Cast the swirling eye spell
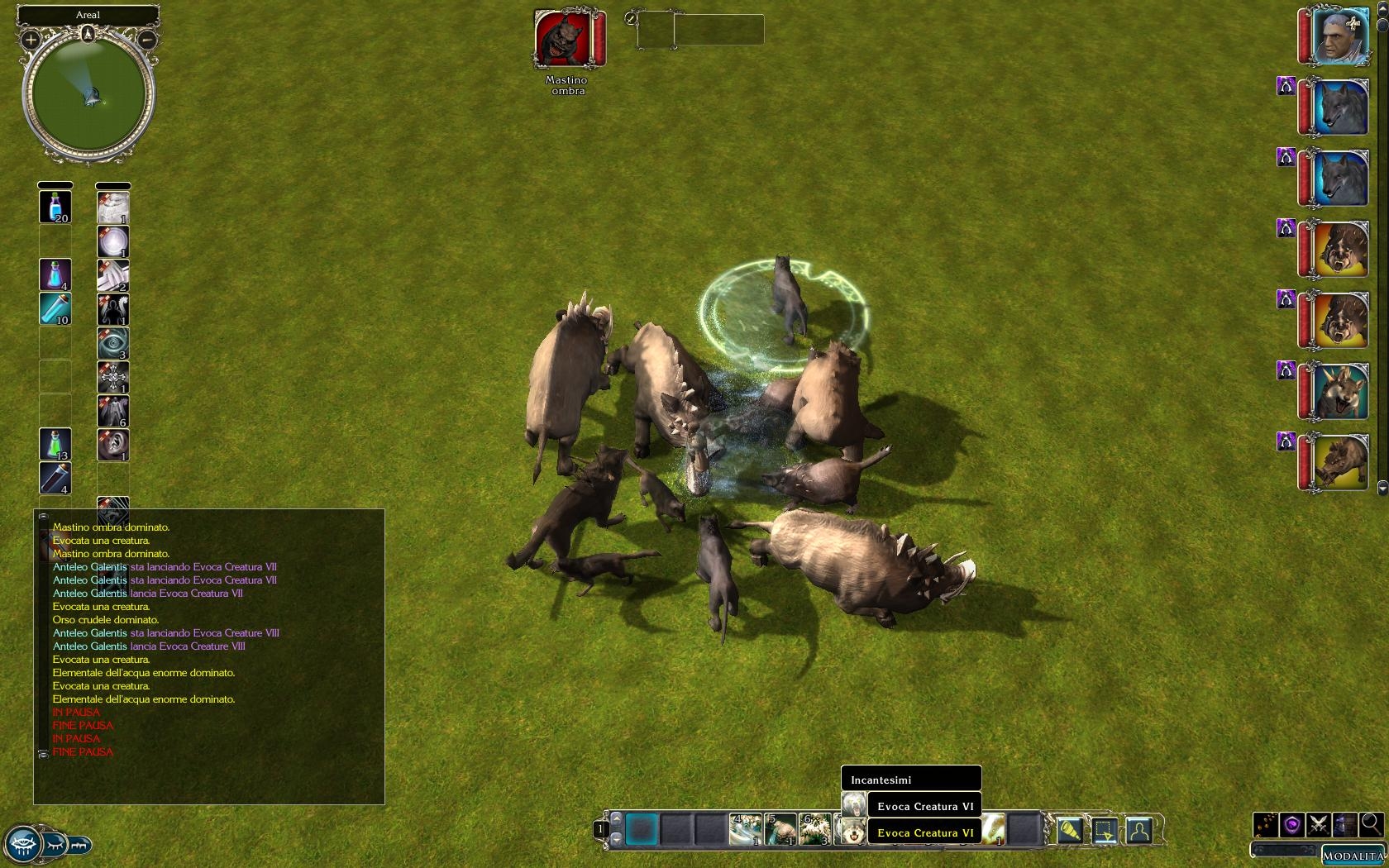 tap(113, 343)
